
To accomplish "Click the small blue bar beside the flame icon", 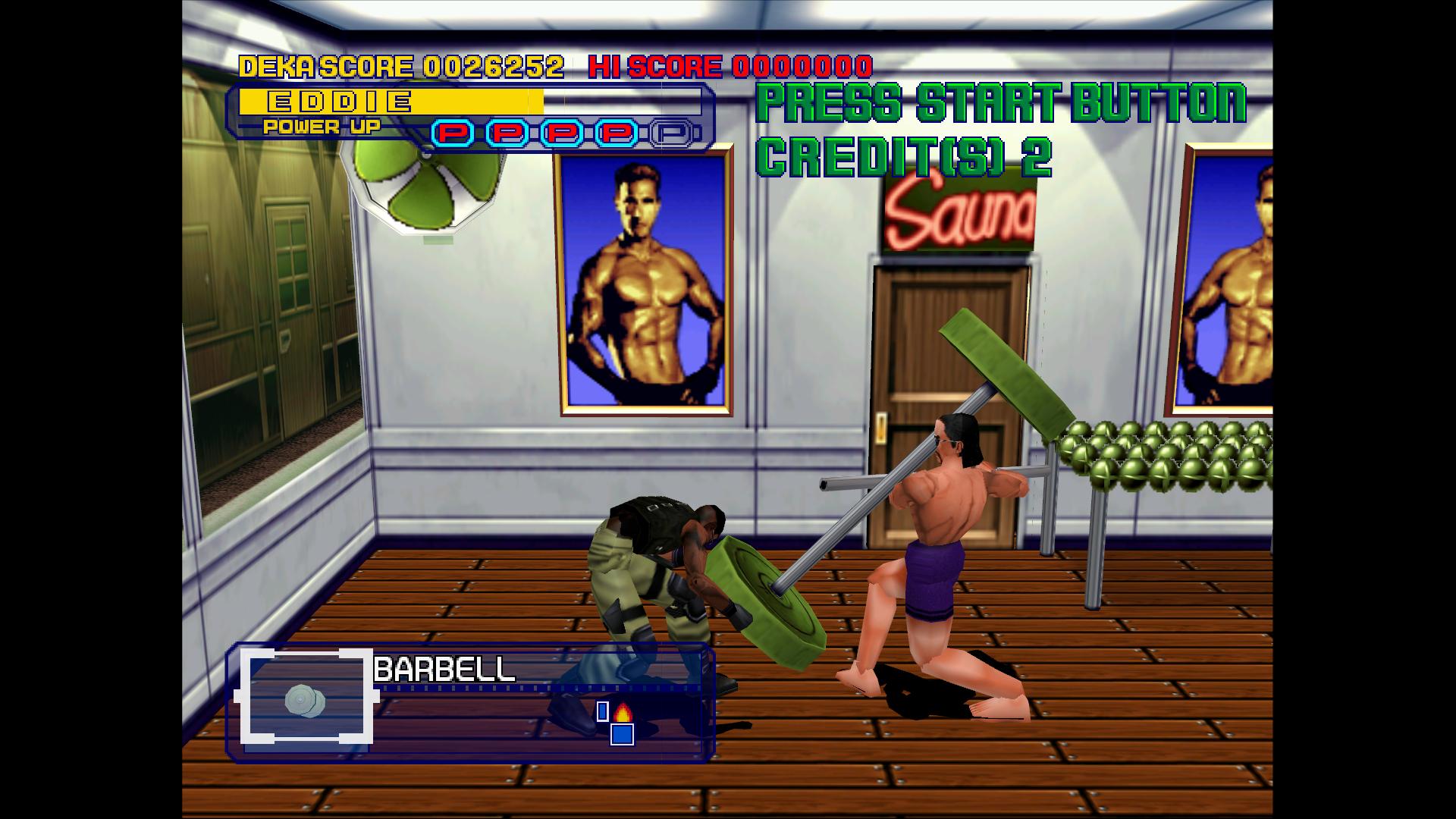I will (x=602, y=711).
